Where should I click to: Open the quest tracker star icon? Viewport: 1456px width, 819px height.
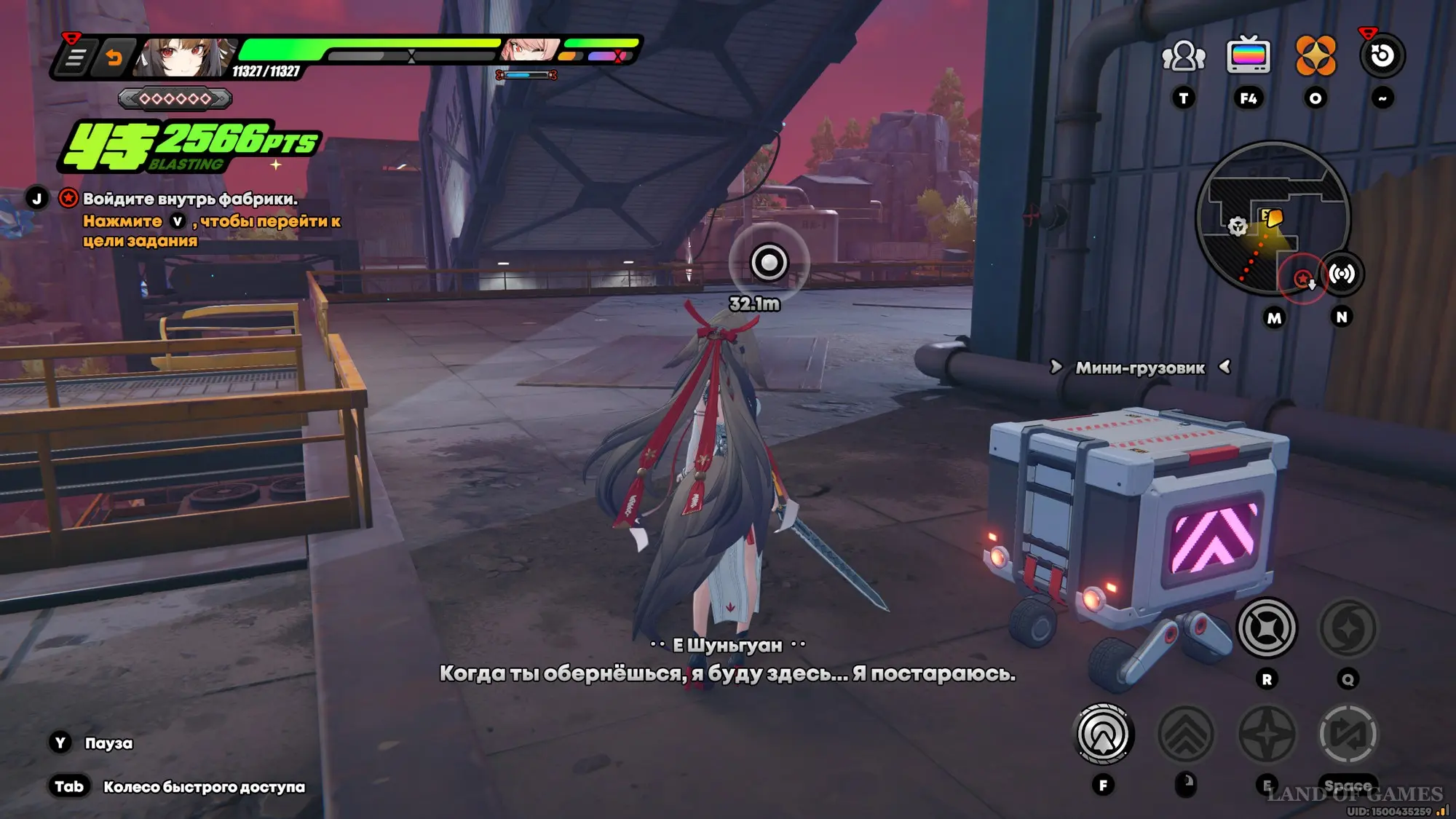[x=68, y=198]
